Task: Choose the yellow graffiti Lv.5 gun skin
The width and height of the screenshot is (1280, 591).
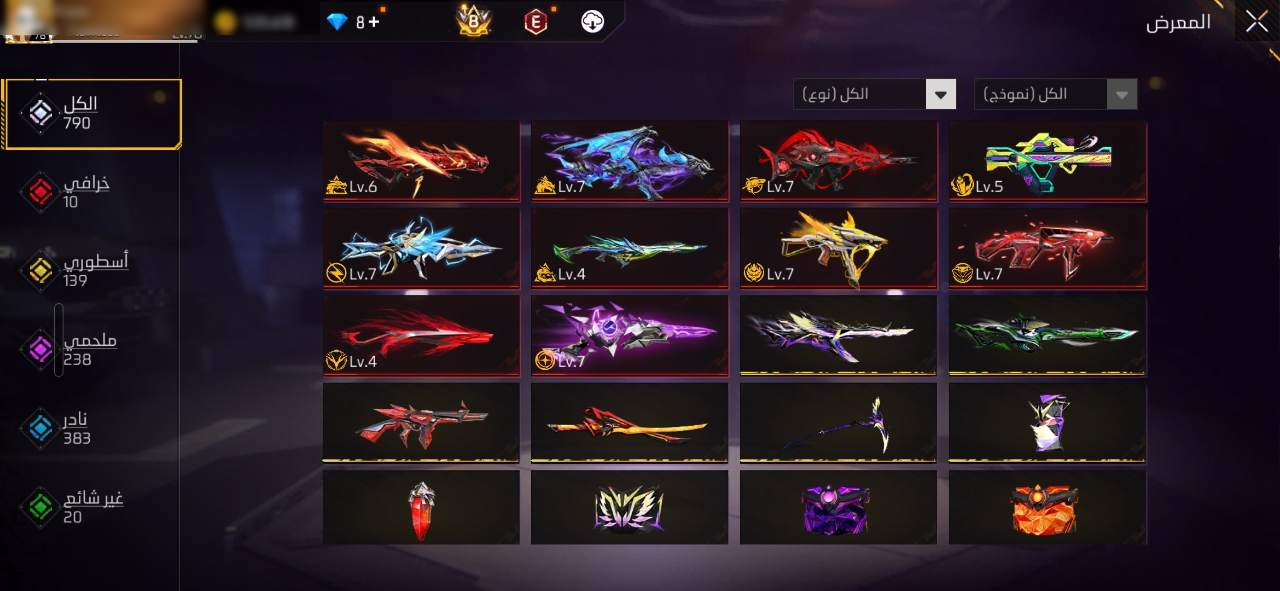Action: [x=1048, y=161]
